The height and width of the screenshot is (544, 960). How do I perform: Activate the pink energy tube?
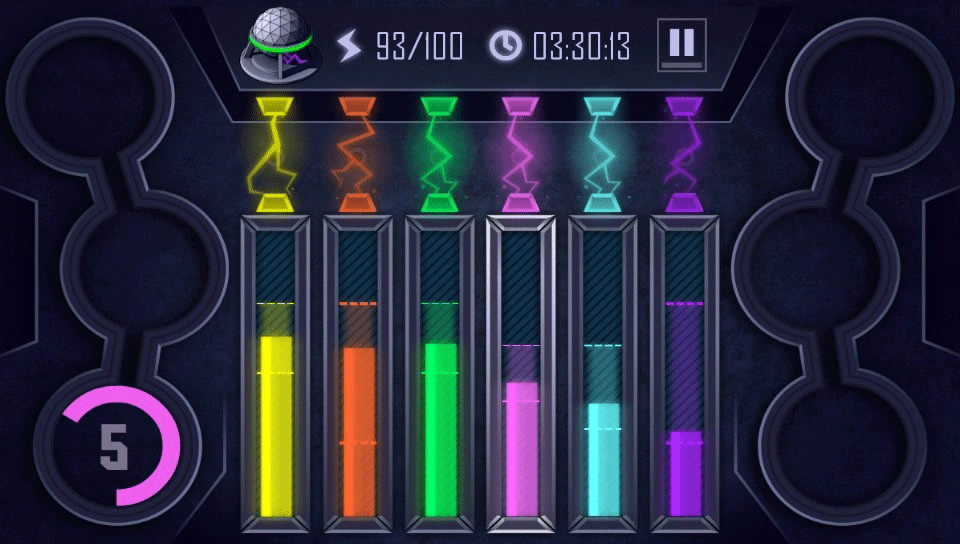[x=521, y=375]
